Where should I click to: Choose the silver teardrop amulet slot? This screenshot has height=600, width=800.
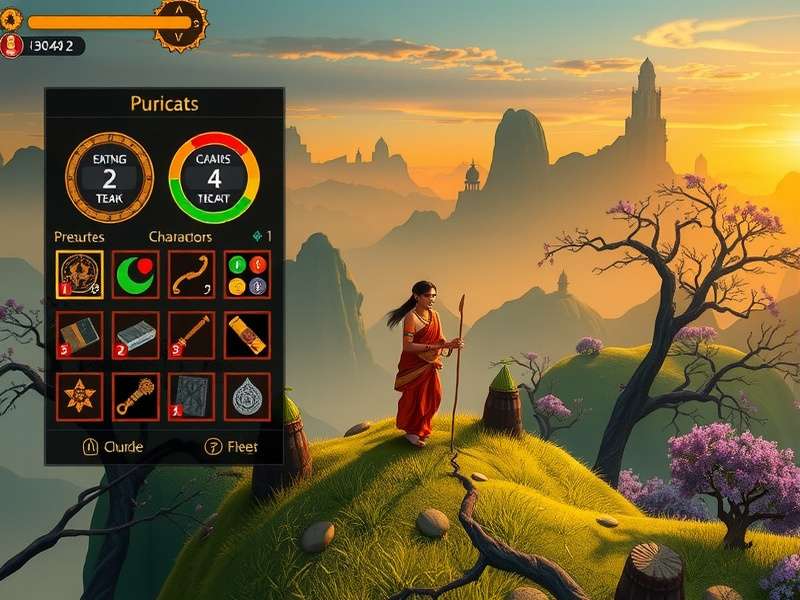coord(246,397)
